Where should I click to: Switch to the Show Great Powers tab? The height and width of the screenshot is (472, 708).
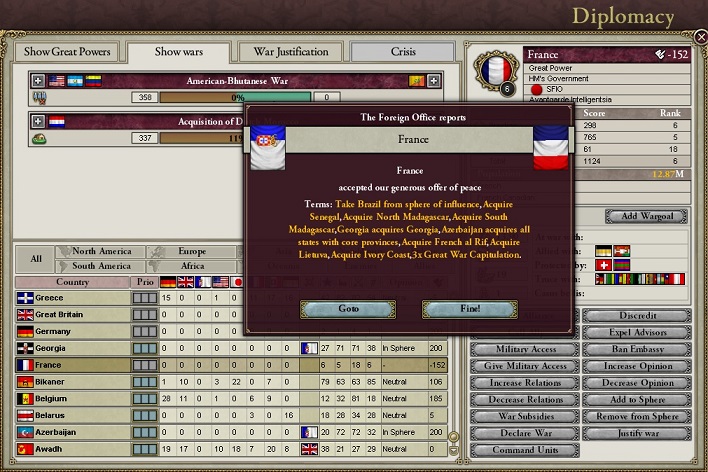(65, 52)
